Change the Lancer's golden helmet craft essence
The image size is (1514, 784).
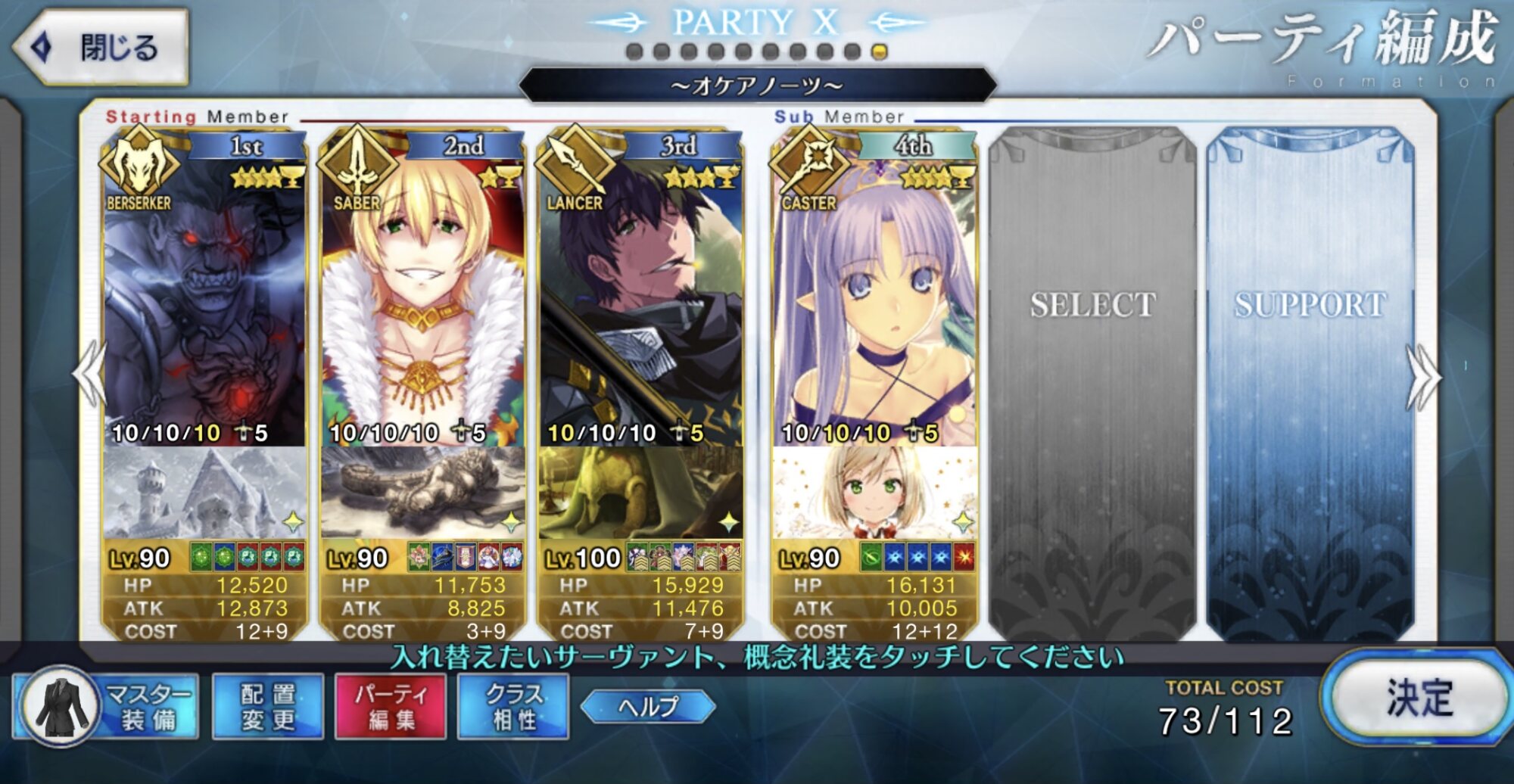click(640, 493)
